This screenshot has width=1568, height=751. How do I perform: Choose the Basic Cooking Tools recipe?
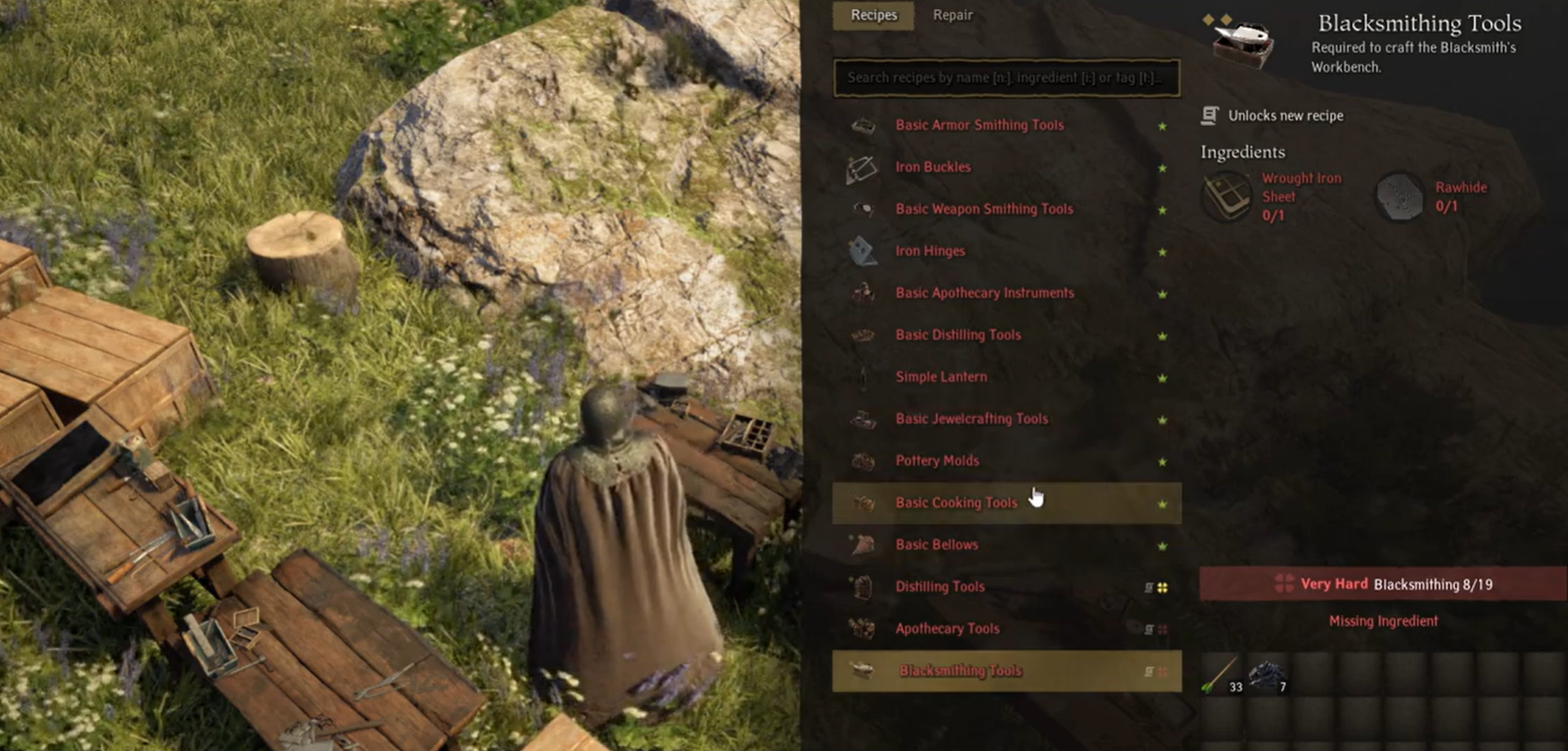click(x=956, y=502)
